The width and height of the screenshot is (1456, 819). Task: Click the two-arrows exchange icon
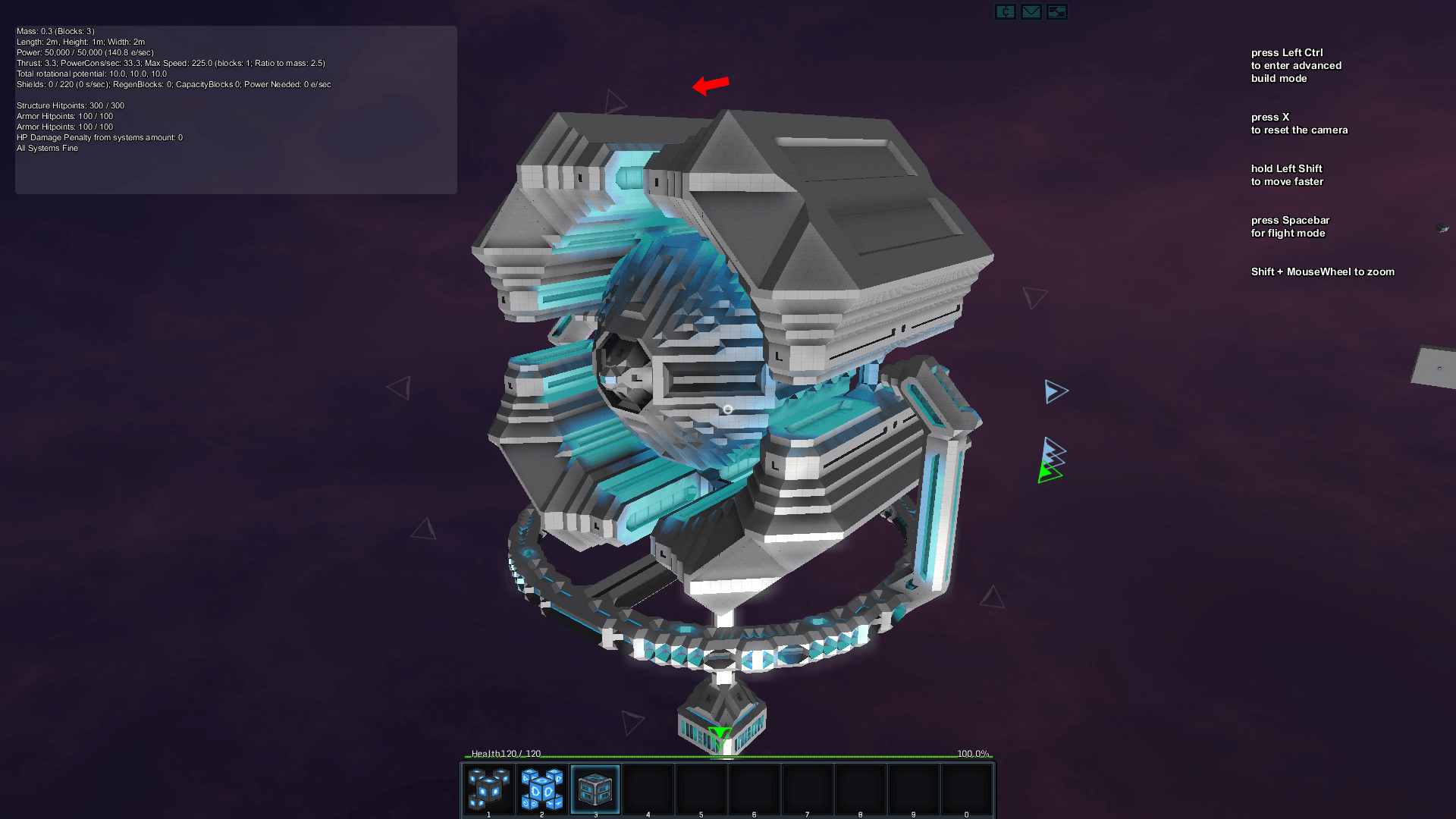coord(1056,12)
